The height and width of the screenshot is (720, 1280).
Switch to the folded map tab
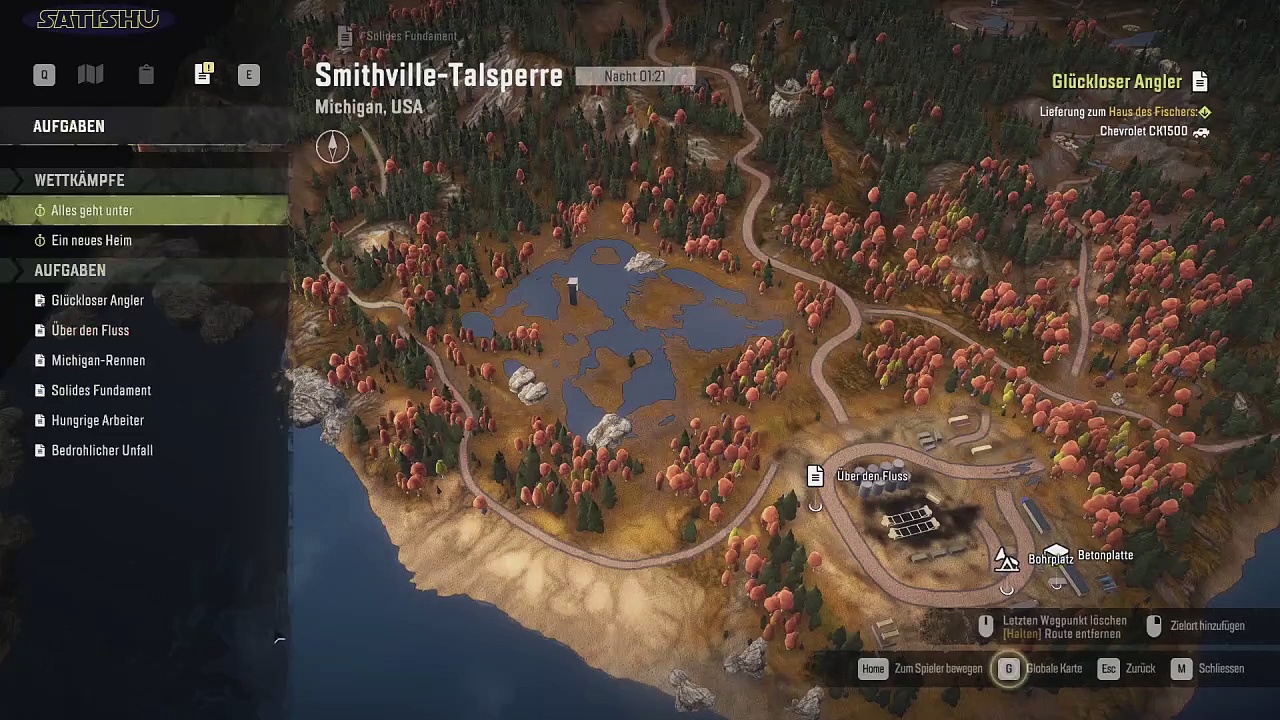(91, 75)
